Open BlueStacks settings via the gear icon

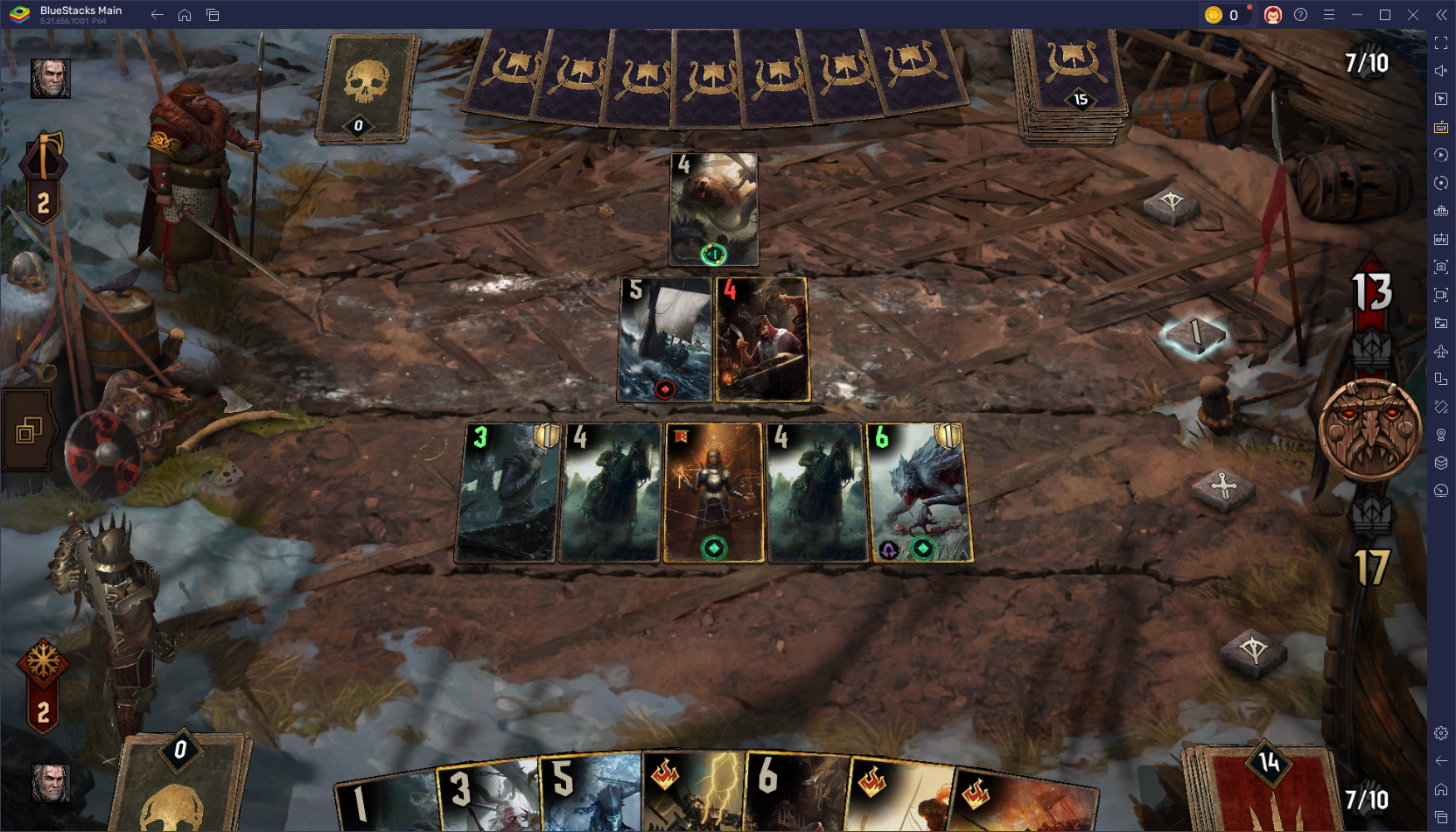(1440, 733)
